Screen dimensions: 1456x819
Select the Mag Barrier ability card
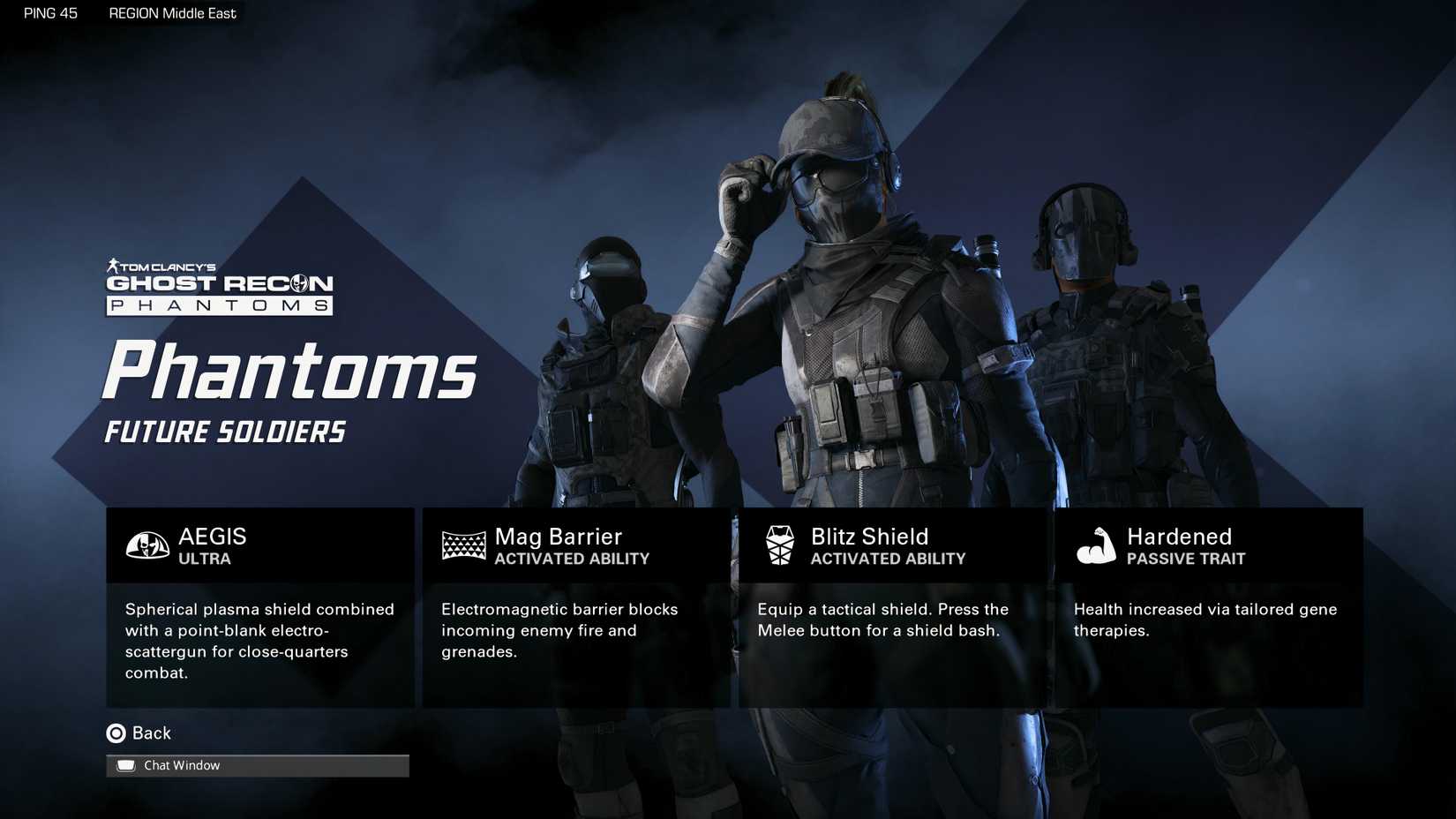(576, 607)
